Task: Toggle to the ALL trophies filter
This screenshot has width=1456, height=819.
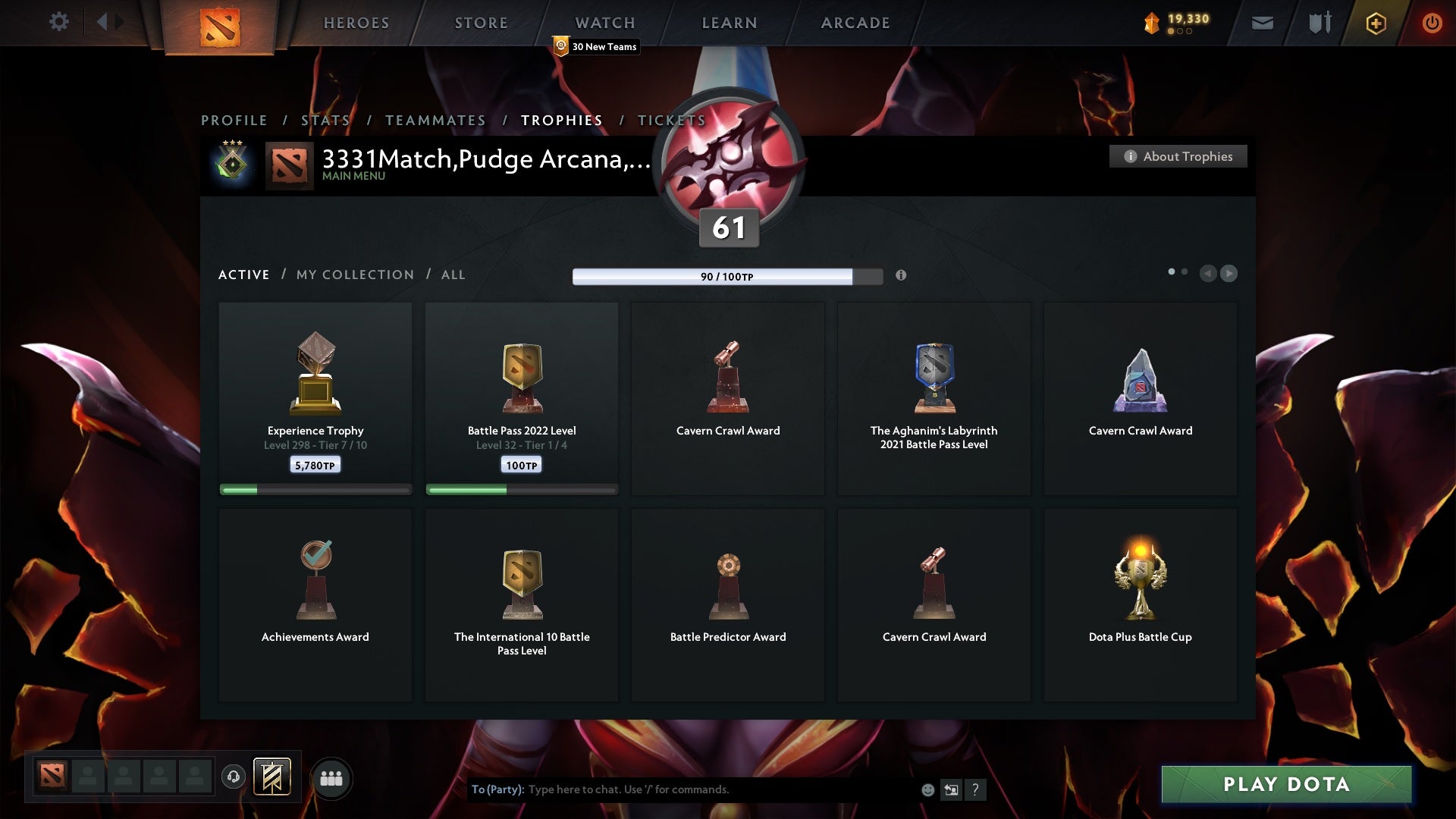Action: tap(453, 275)
